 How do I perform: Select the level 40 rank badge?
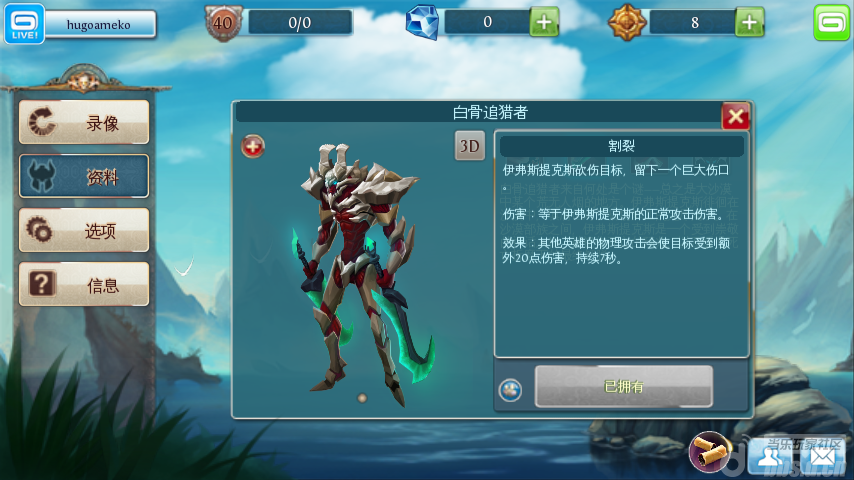coord(224,21)
